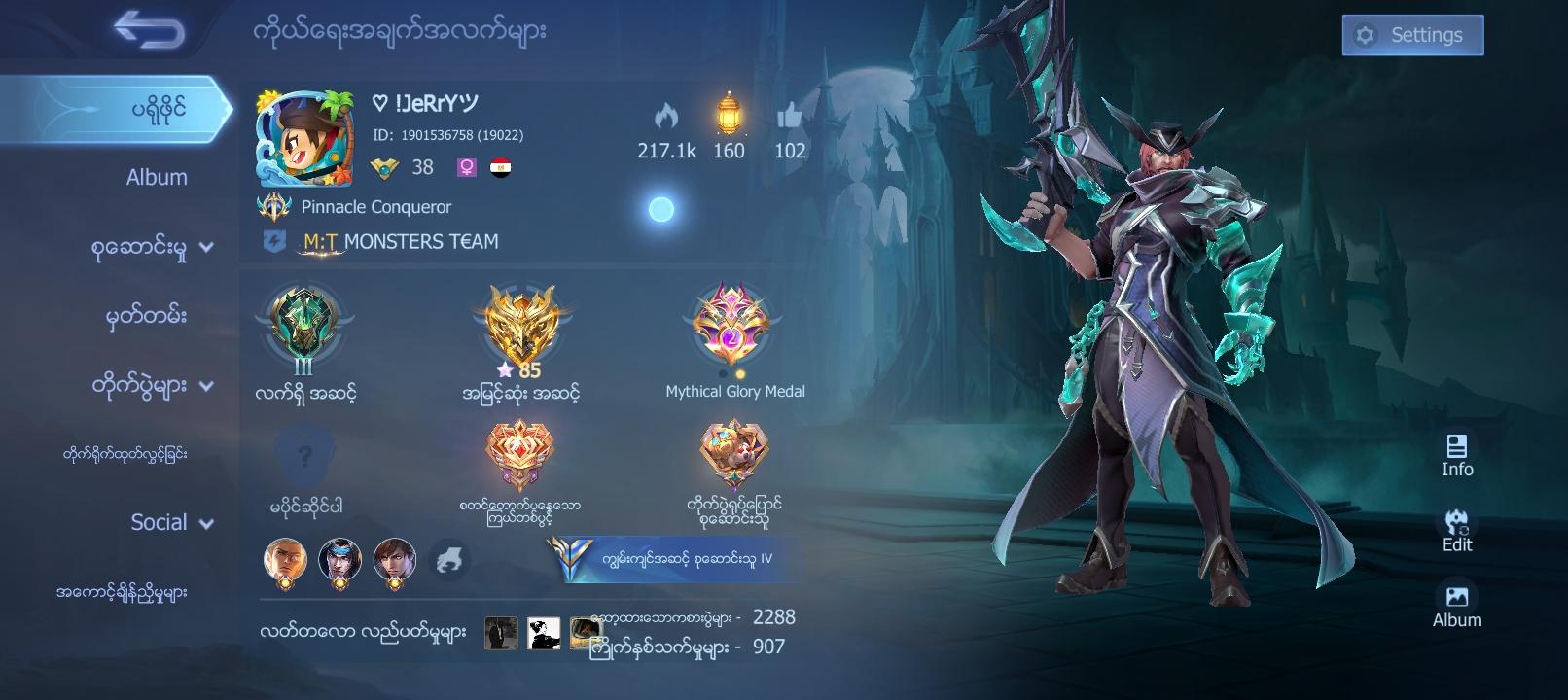The image size is (1568, 700).
Task: Click the Egypt flag icon
Action: 501,166
